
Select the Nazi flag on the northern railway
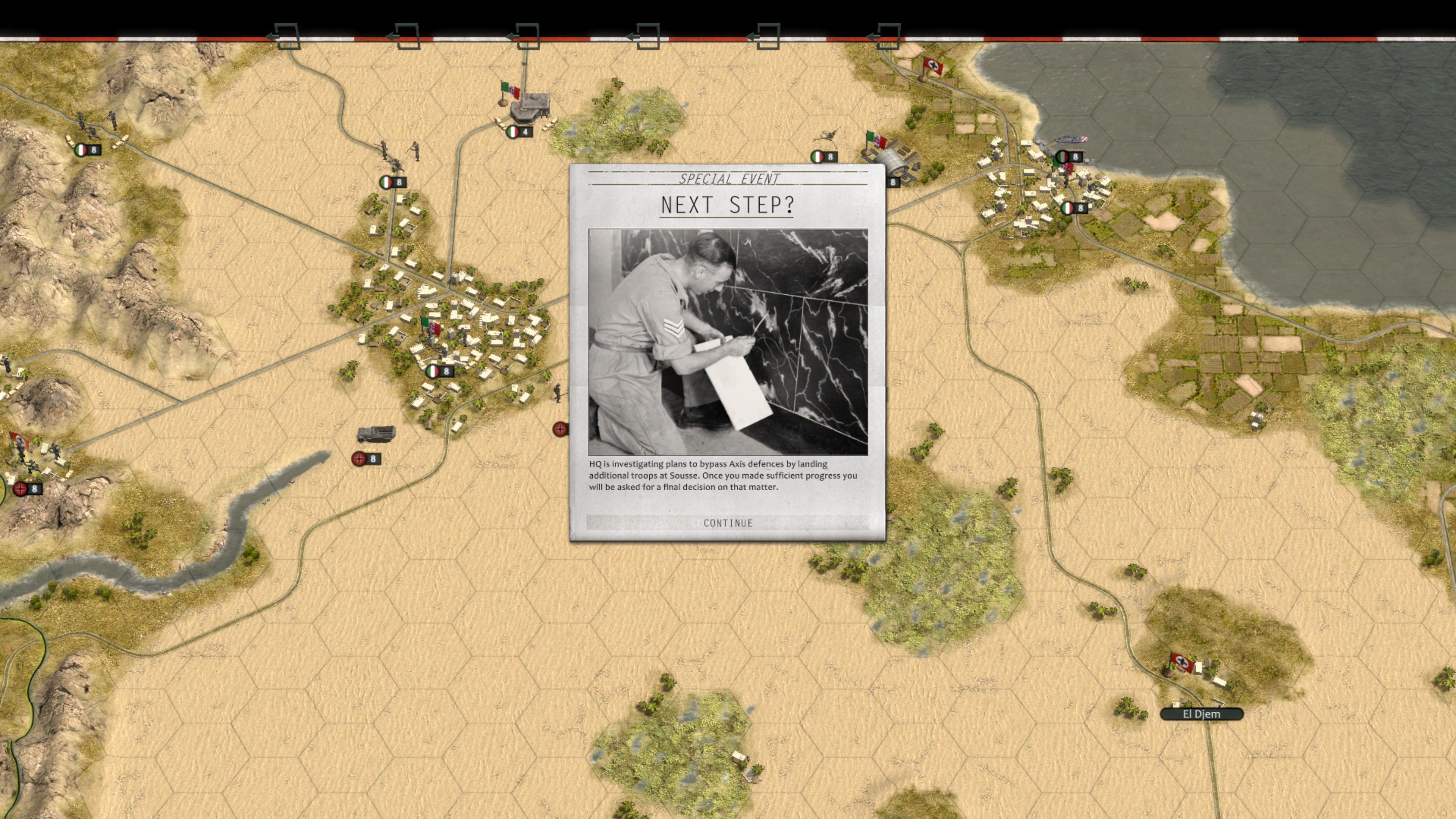click(933, 67)
